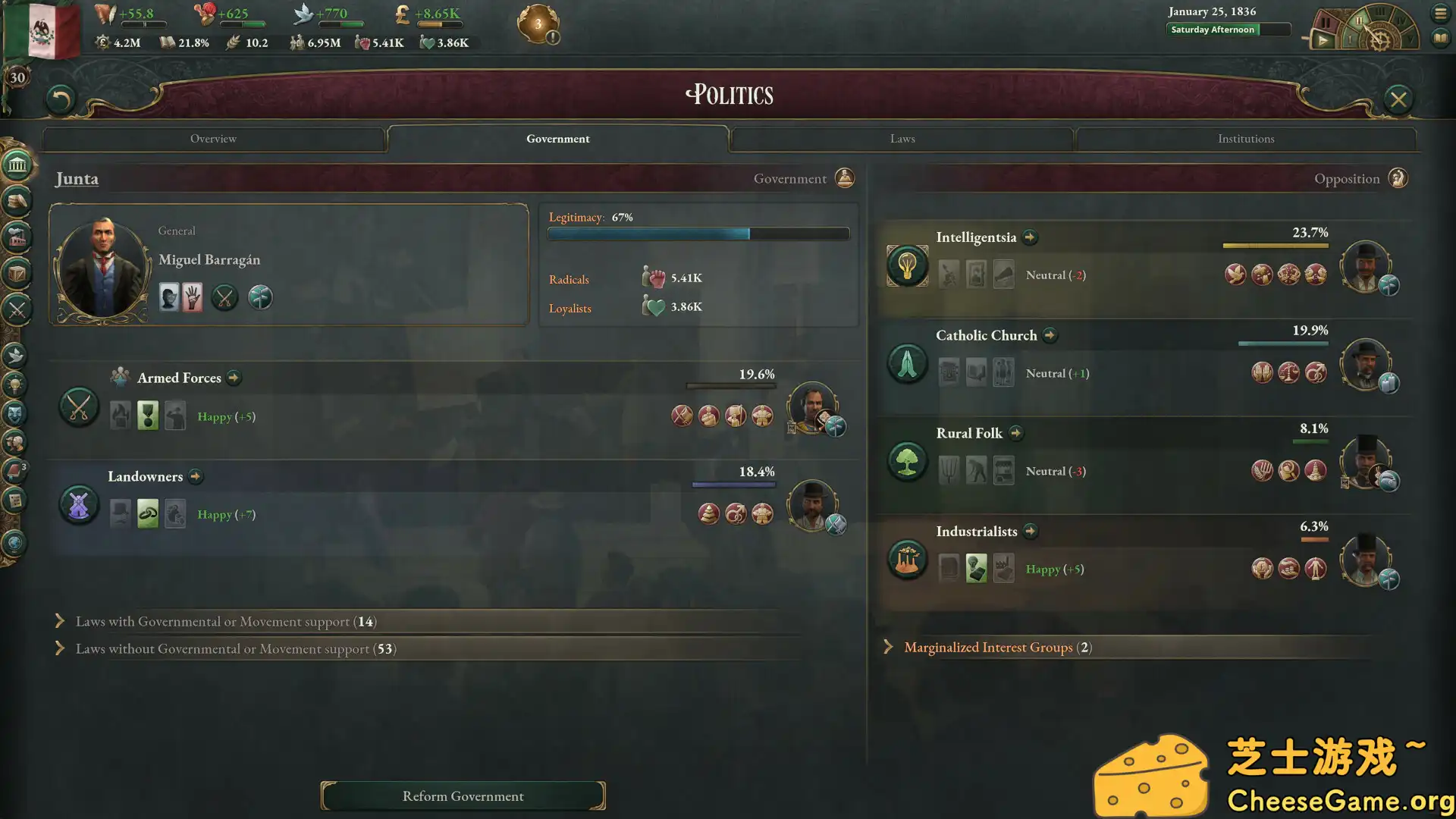Click the Legitimacy progress bar
This screenshot has width=1456, height=819.
698,234
